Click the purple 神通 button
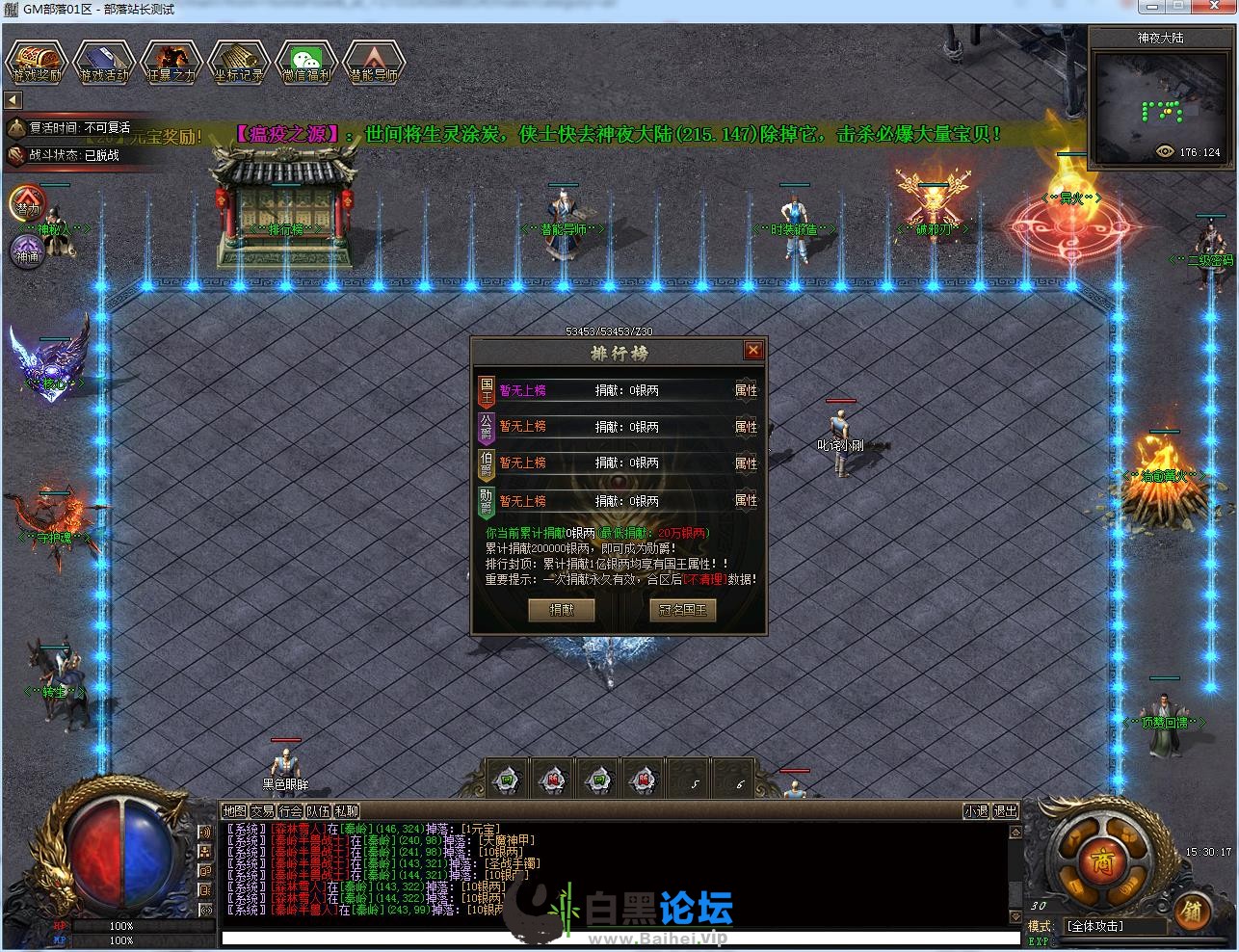This screenshot has width=1239, height=952. [26, 253]
